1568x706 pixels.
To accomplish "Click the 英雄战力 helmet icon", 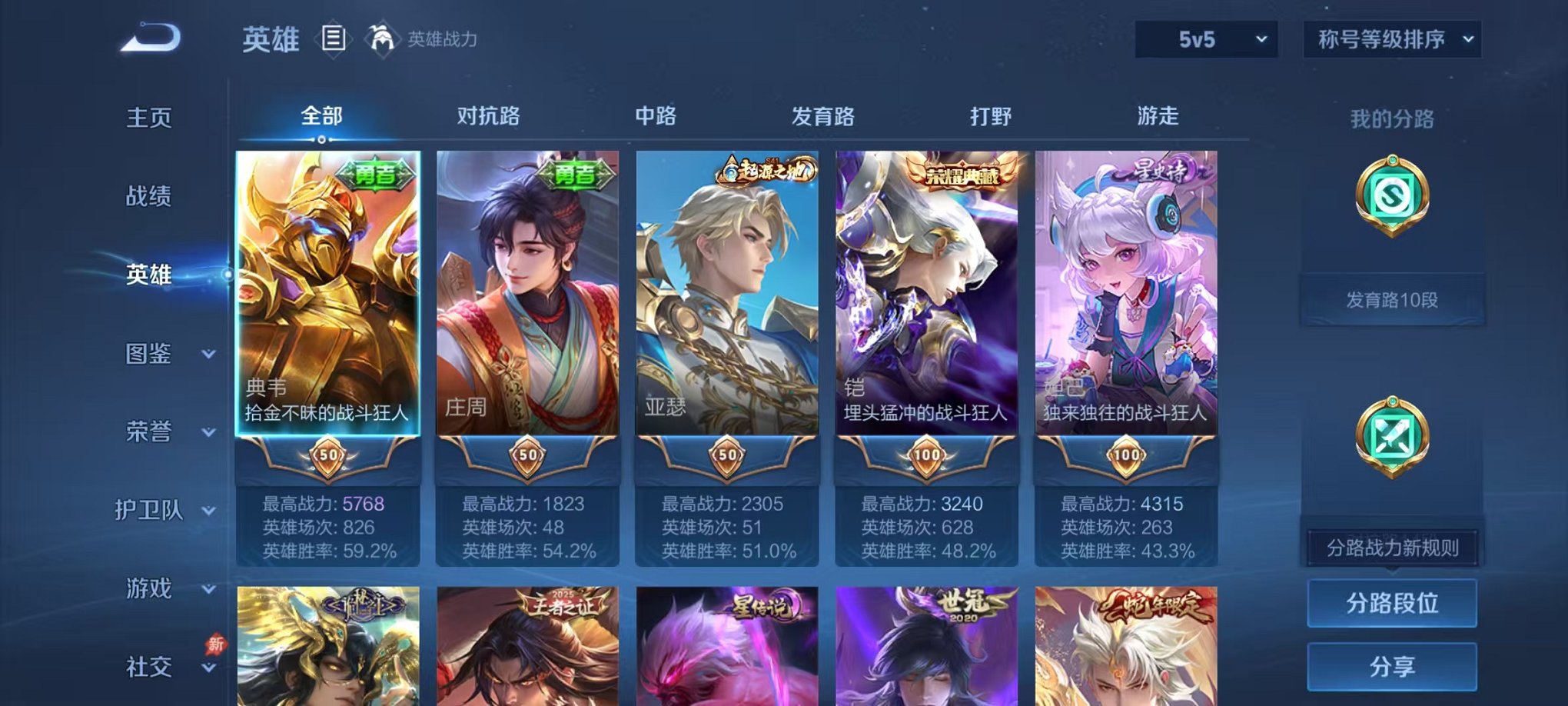I will point(382,36).
